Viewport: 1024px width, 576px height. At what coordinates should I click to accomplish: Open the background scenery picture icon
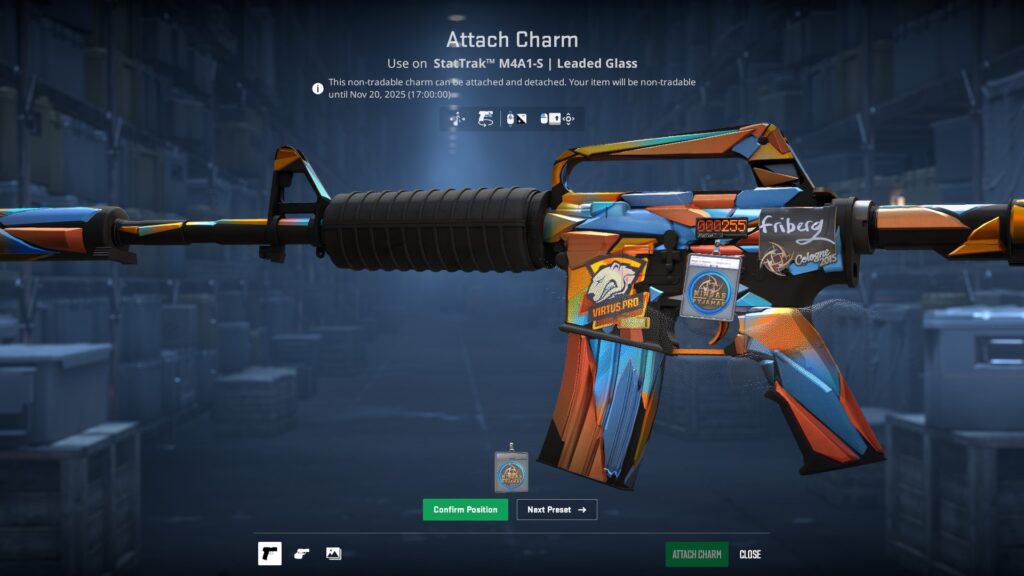coord(334,554)
